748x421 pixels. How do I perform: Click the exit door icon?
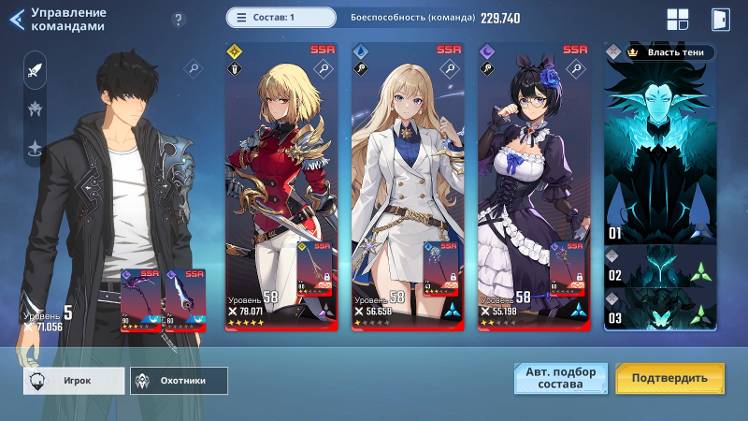(720, 19)
